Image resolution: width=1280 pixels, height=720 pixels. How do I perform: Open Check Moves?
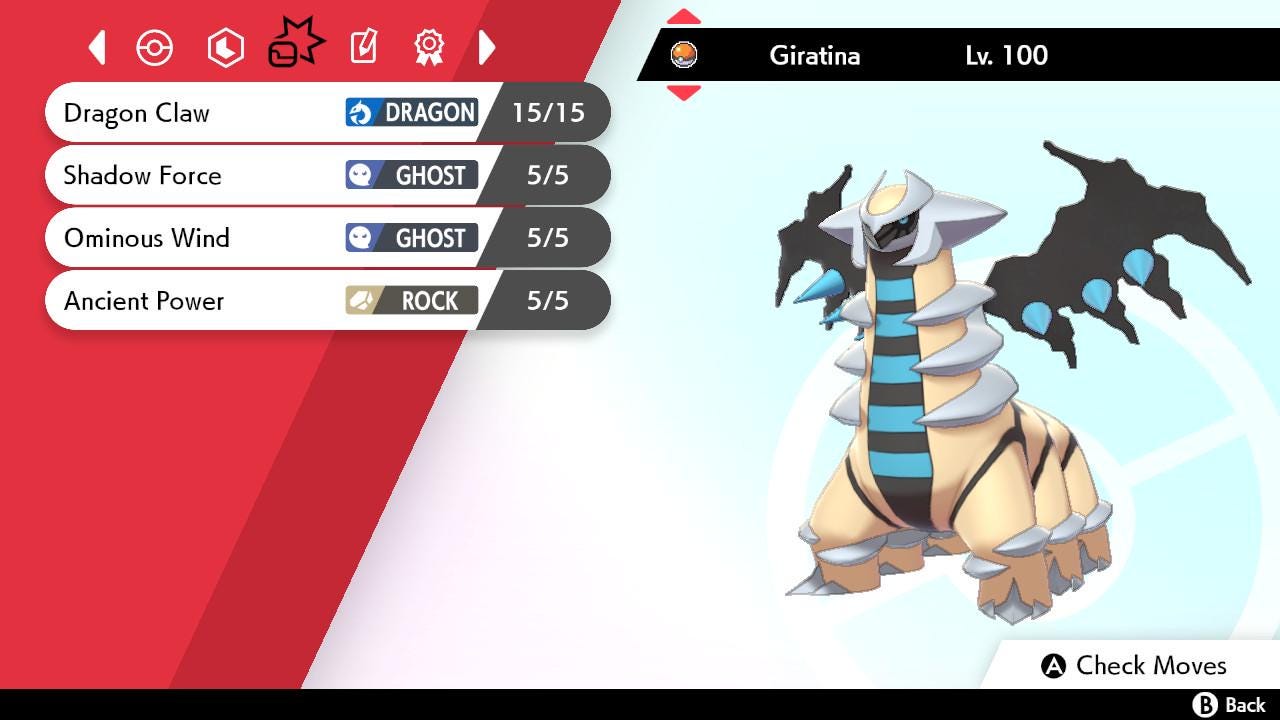click(x=1134, y=665)
